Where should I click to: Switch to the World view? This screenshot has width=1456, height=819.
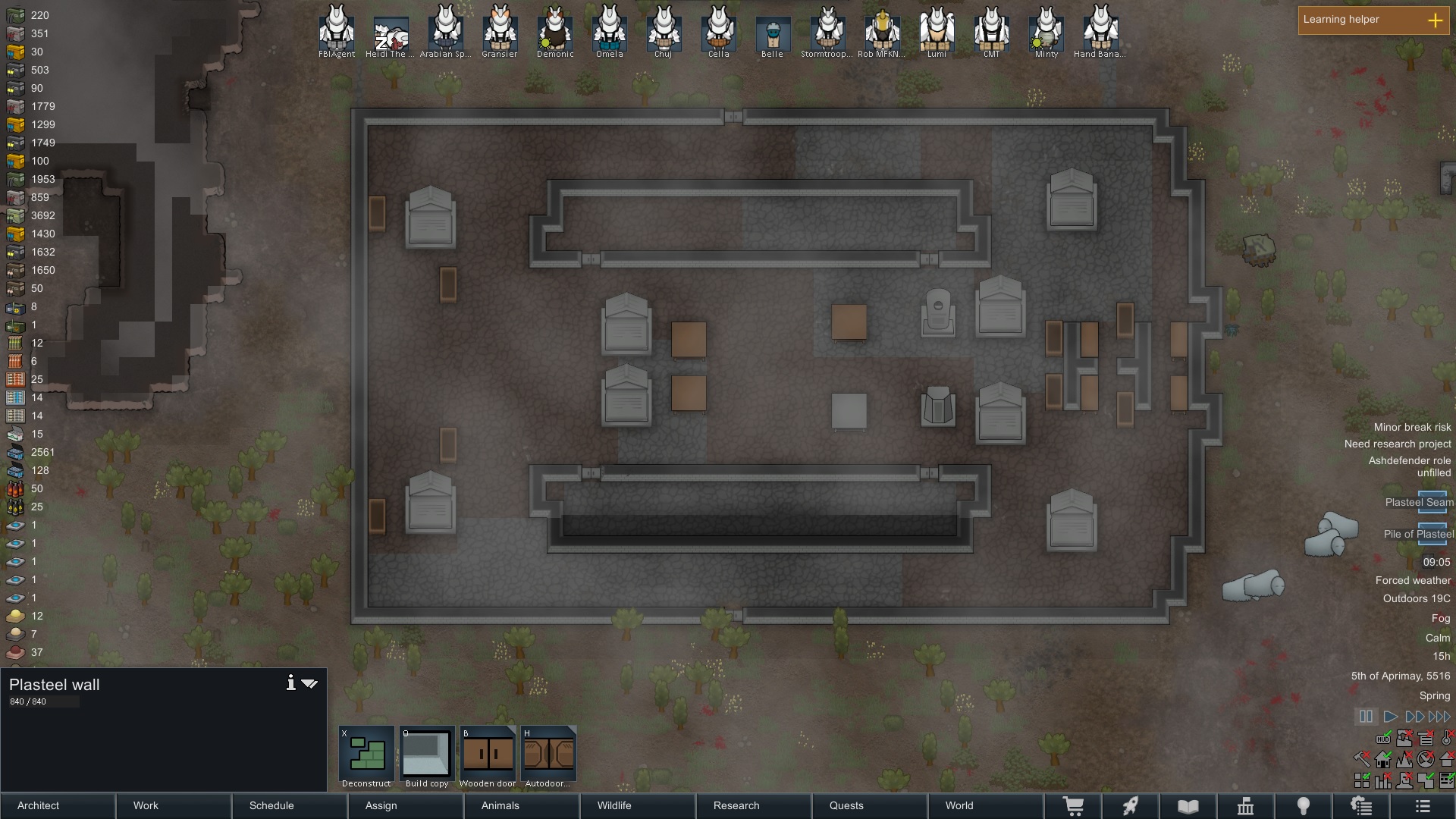pyautogui.click(x=959, y=805)
